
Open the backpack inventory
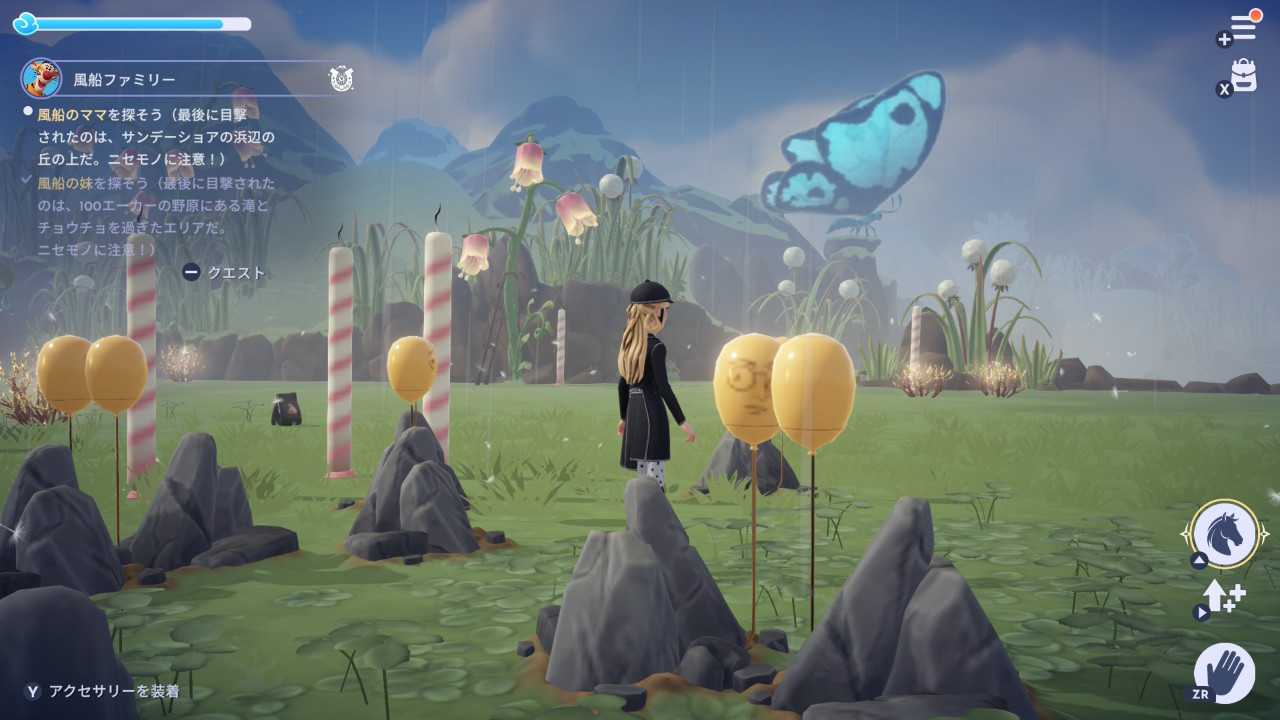point(1243,75)
